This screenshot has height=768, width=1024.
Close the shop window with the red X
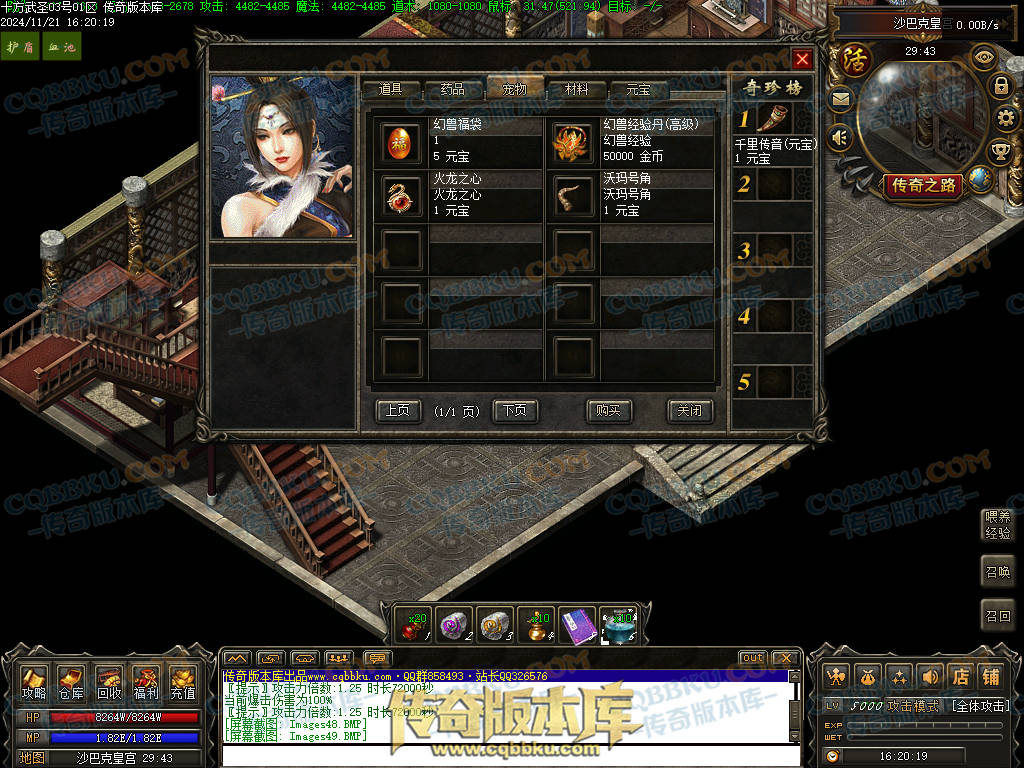[x=801, y=59]
